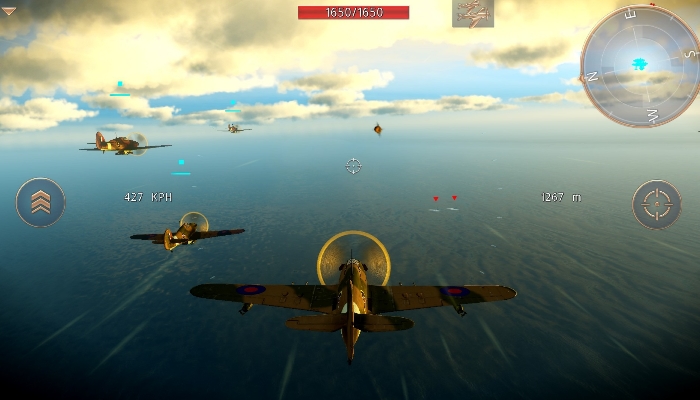Expand the small triangle dropdown arrow
This screenshot has width=700, height=400.
click(10, 12)
